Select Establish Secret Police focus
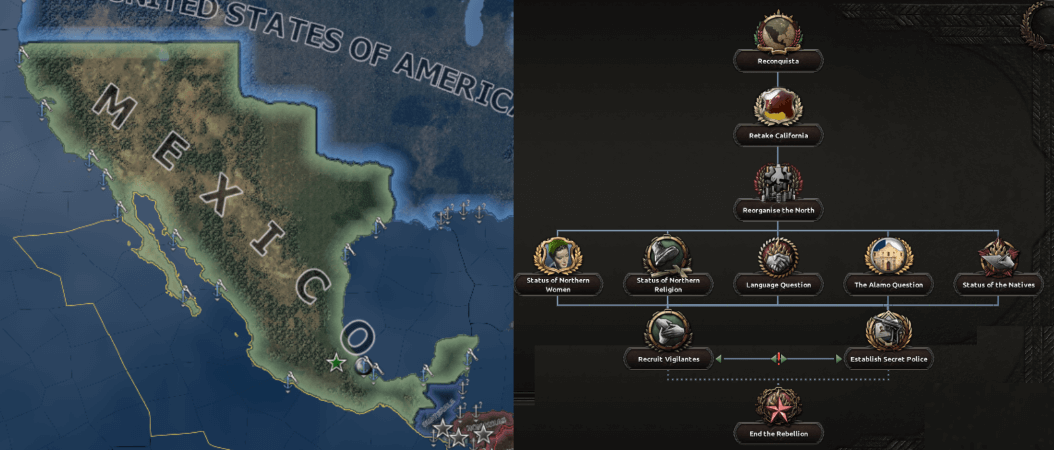The width and height of the screenshot is (1054, 450). (x=888, y=336)
